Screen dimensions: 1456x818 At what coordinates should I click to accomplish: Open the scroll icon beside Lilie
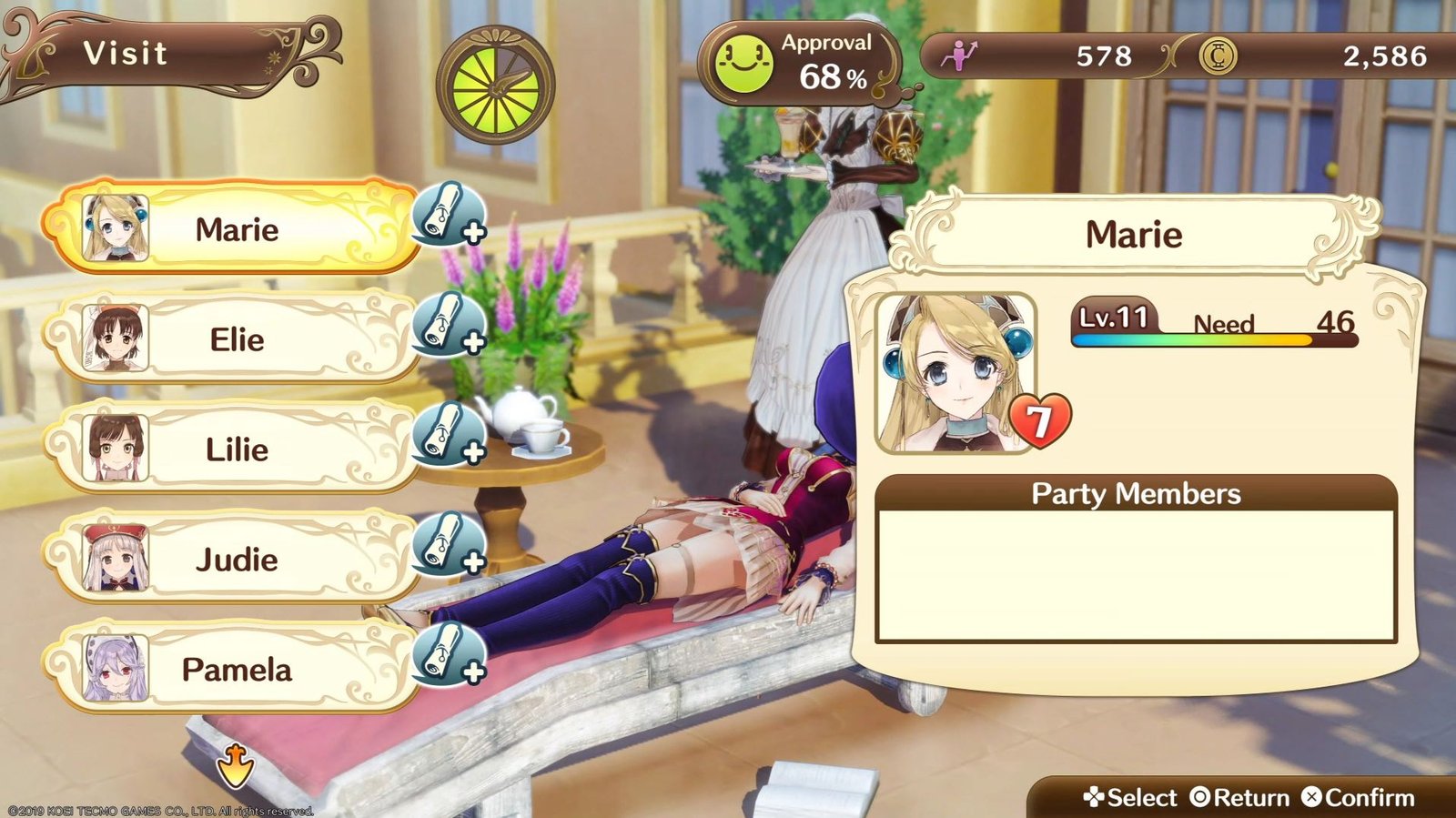tap(449, 434)
